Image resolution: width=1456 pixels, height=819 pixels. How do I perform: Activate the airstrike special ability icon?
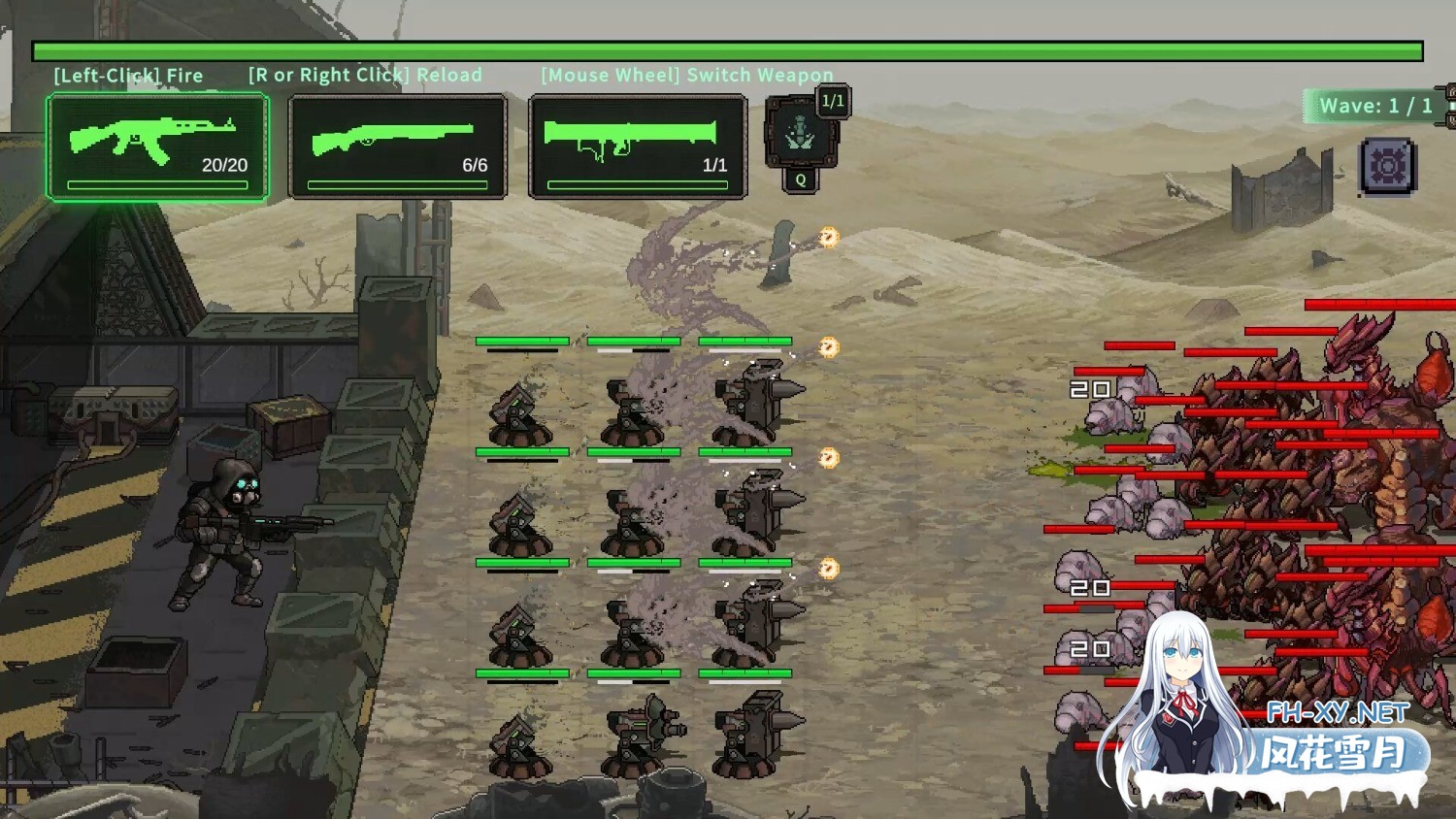pyautogui.click(x=801, y=134)
